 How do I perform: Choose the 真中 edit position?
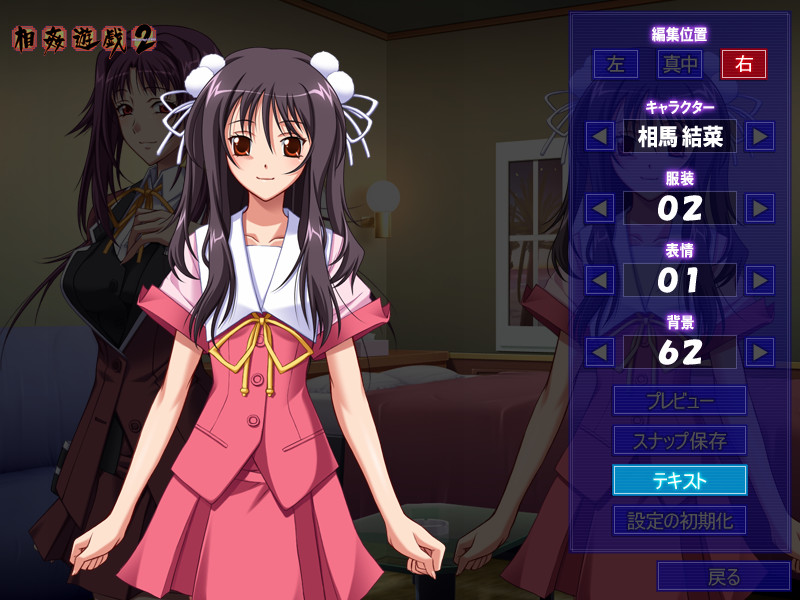point(679,64)
